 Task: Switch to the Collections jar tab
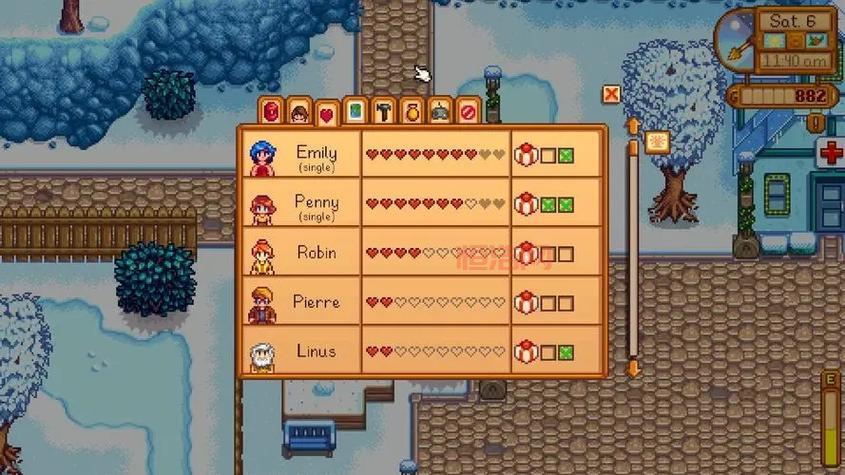(x=411, y=111)
